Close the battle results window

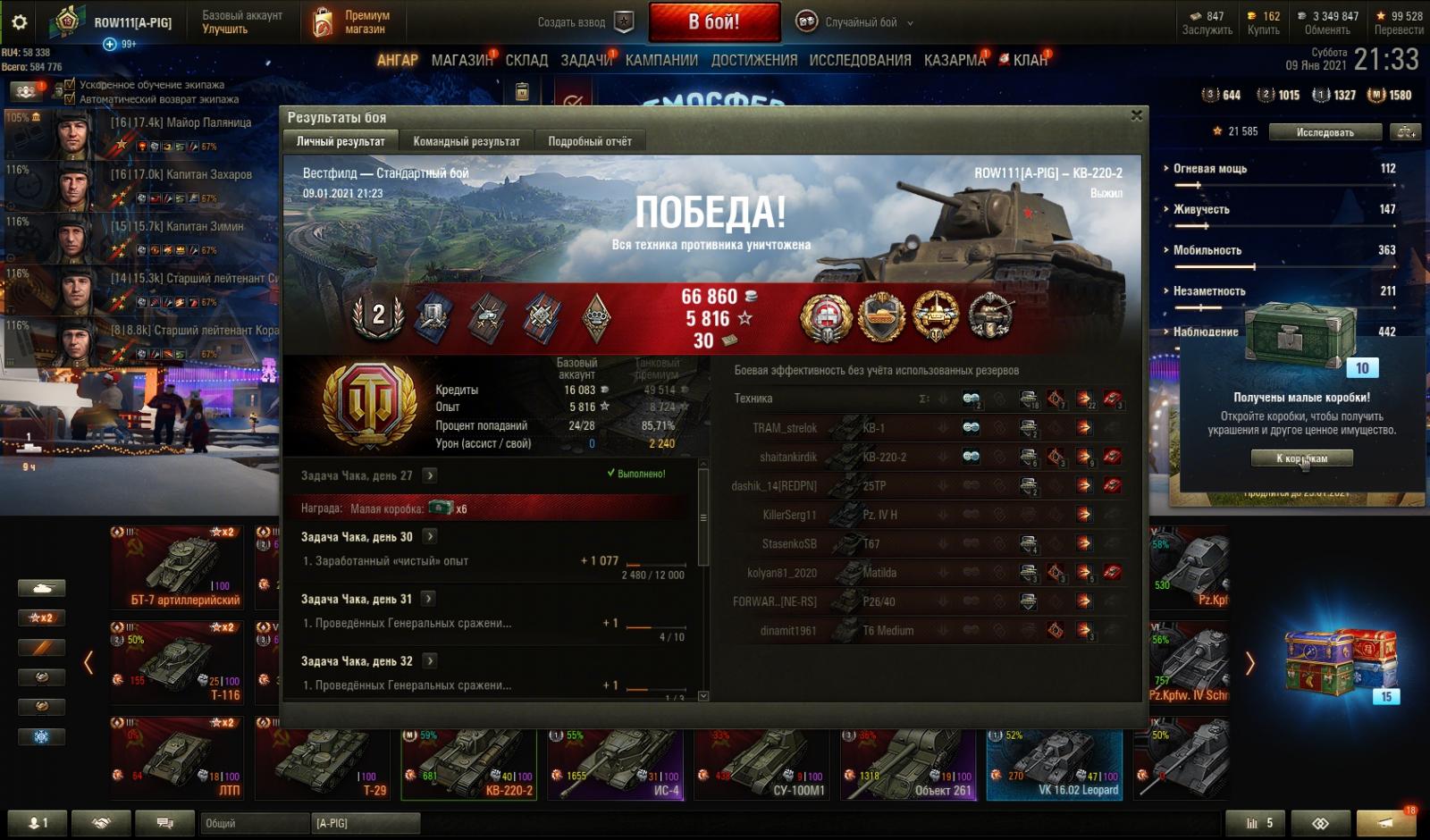(1136, 115)
